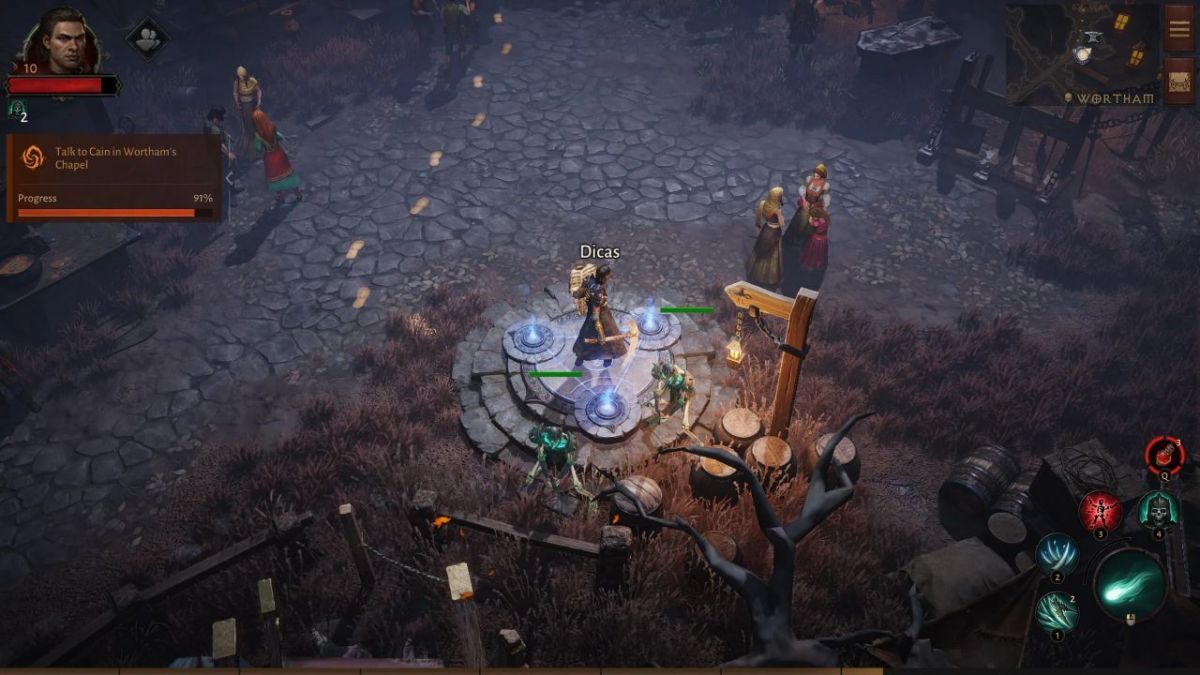The width and height of the screenshot is (1200, 675).
Task: Collapse the quest tracker with the side arrow
Action: coord(229,177)
